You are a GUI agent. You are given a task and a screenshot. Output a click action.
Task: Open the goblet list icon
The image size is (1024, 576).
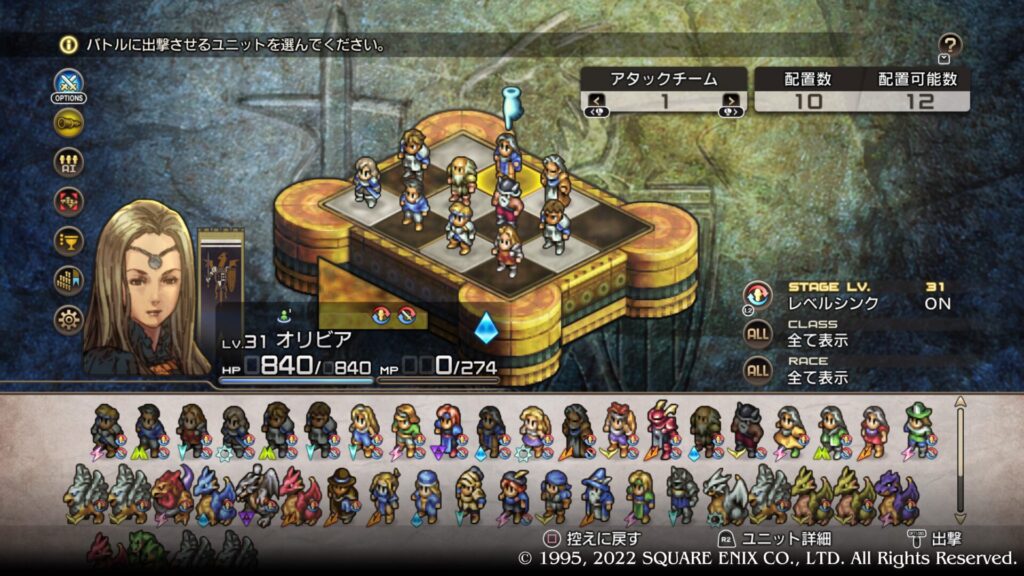69,241
